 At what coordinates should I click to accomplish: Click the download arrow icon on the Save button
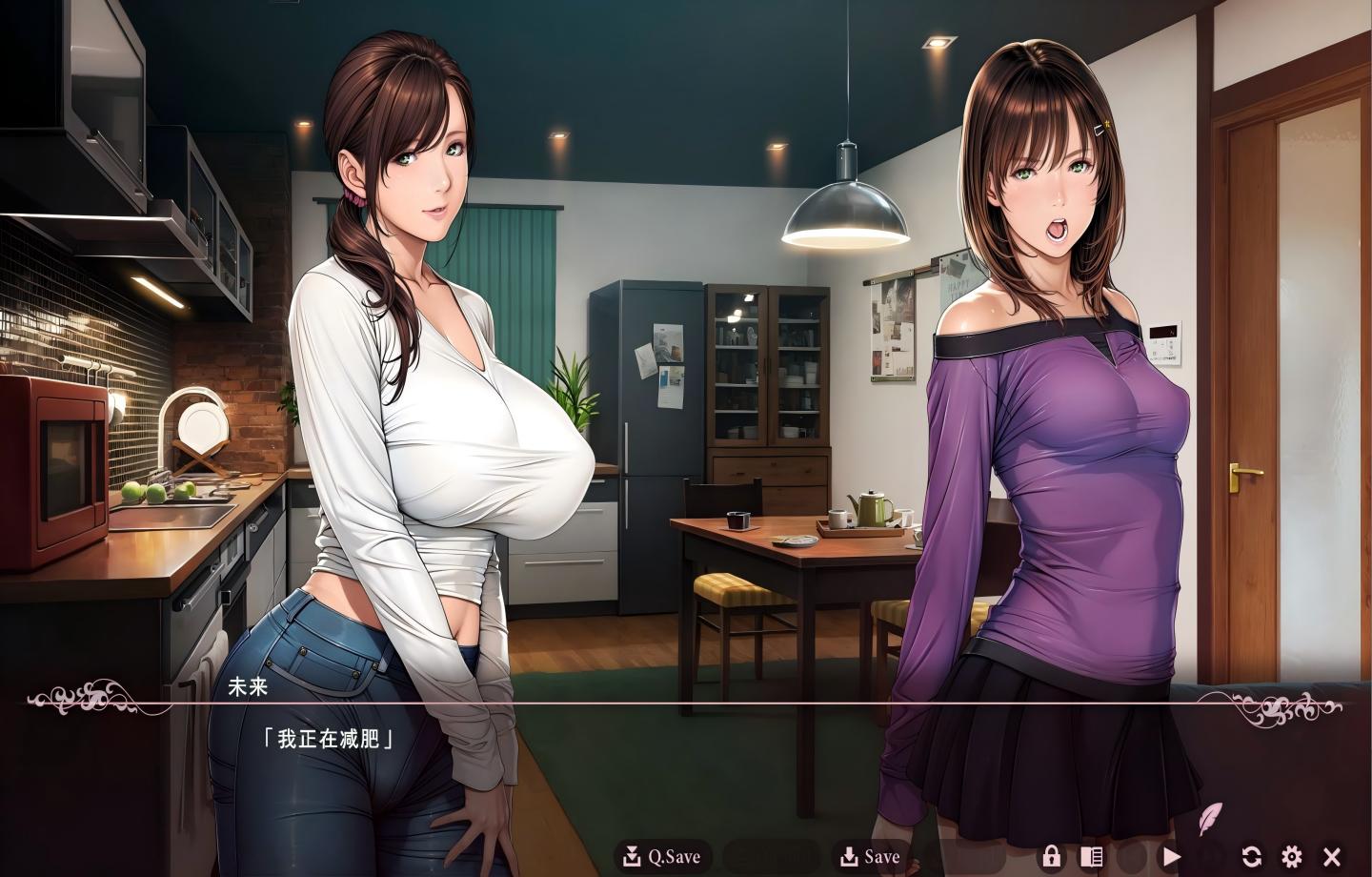[848, 855]
